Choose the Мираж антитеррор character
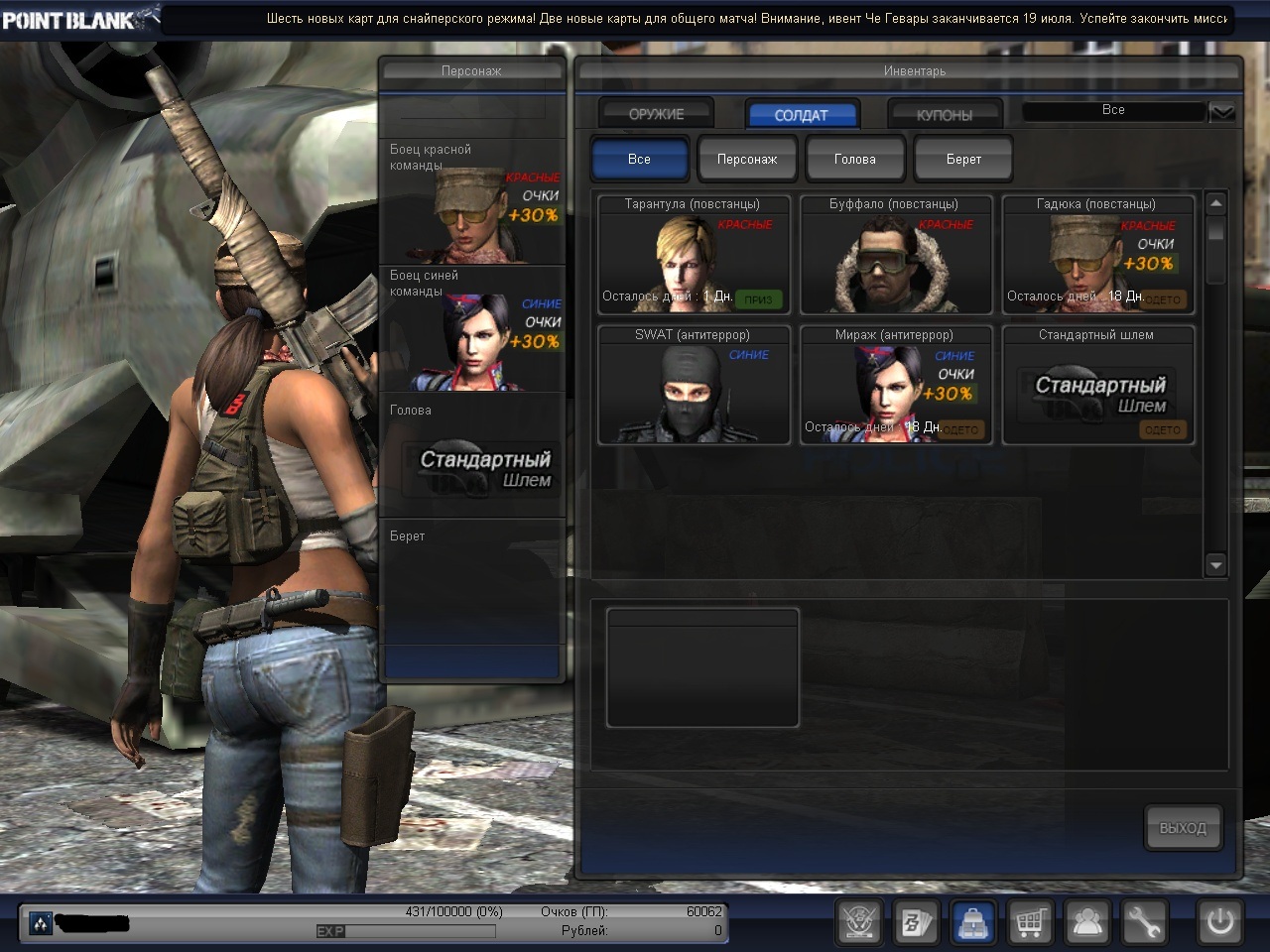The width and height of the screenshot is (1270, 952). coord(895,385)
